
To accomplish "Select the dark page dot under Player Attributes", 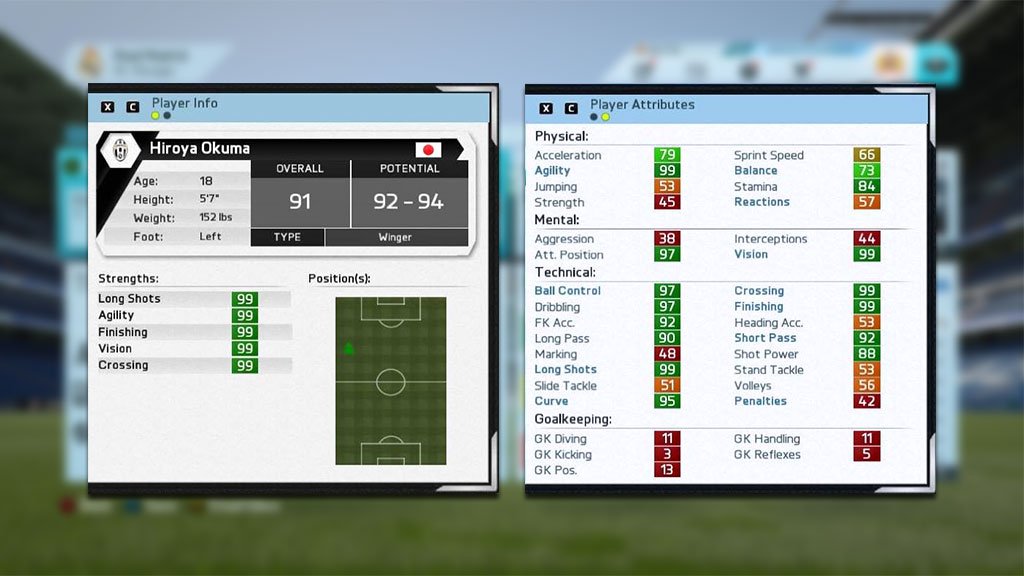I will coord(594,117).
